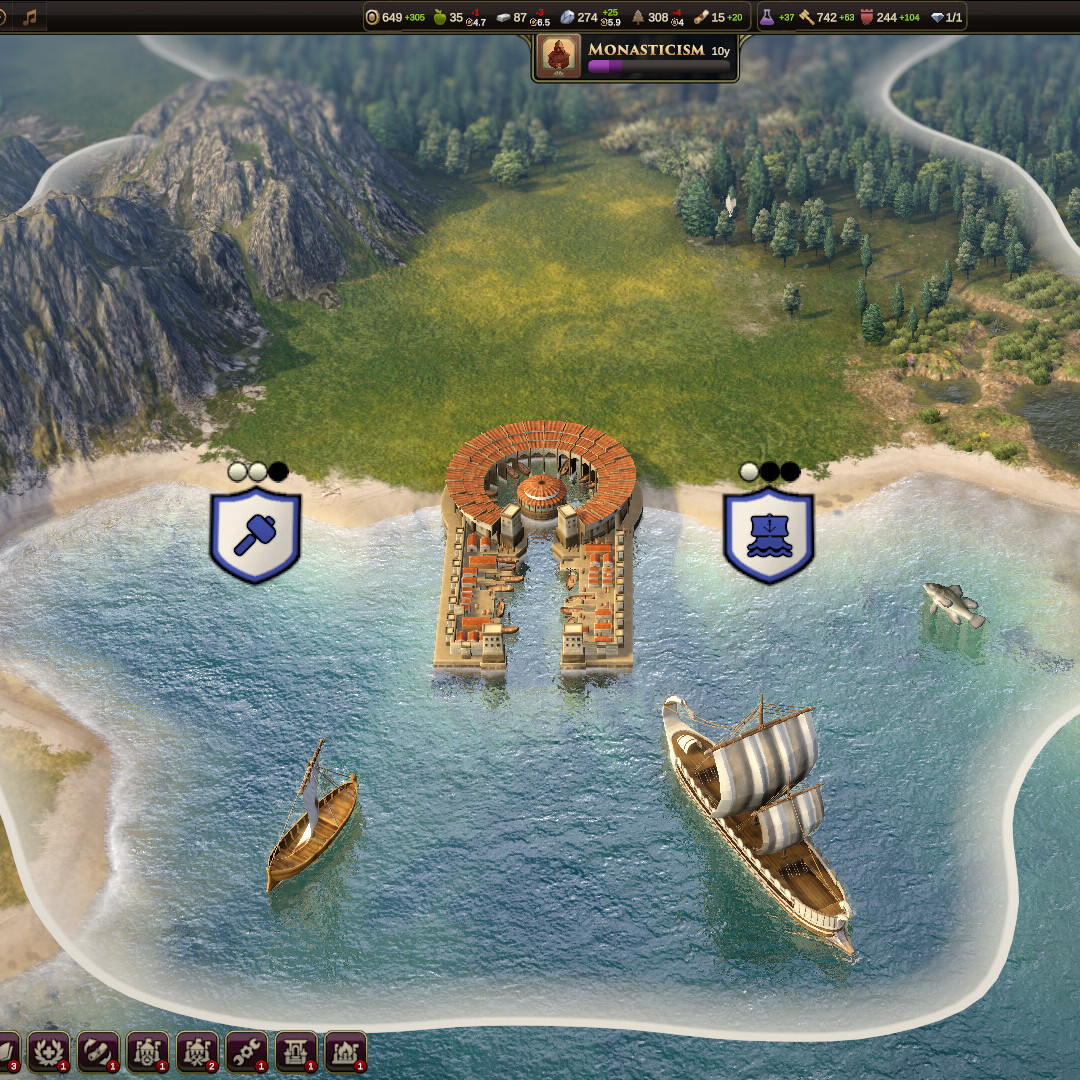Screen dimensions: 1080x1080
Task: Open the wrench and gear notification
Action: (246, 1051)
